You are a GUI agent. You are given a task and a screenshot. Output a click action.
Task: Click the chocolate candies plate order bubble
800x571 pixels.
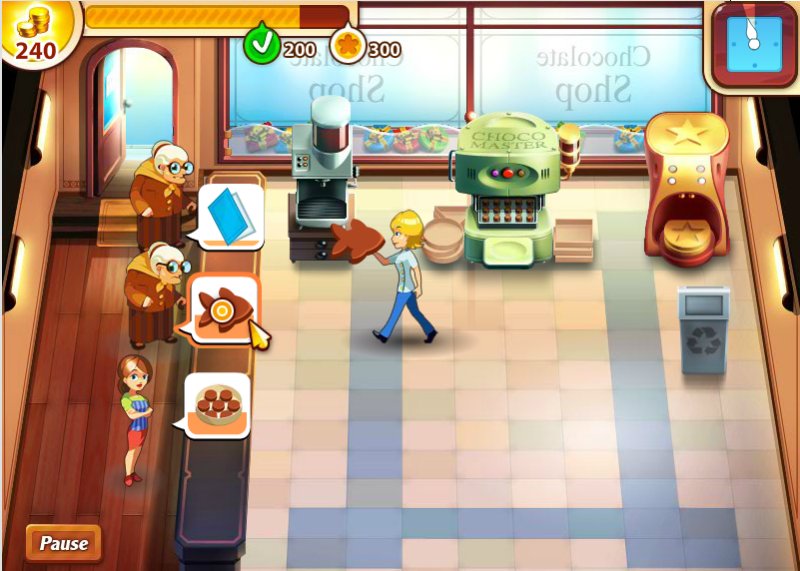217,404
